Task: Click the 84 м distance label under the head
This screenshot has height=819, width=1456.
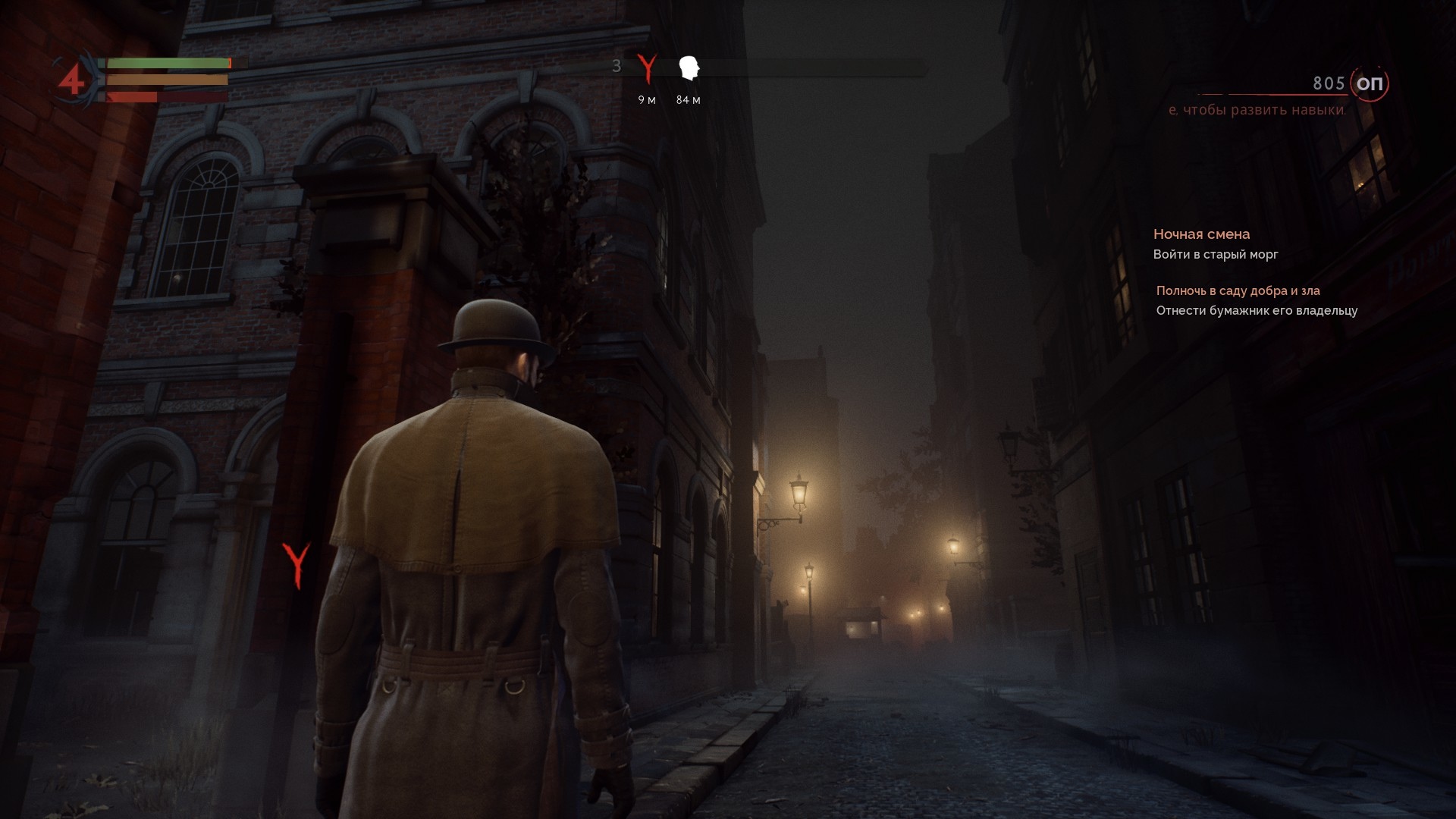Action: click(x=689, y=99)
